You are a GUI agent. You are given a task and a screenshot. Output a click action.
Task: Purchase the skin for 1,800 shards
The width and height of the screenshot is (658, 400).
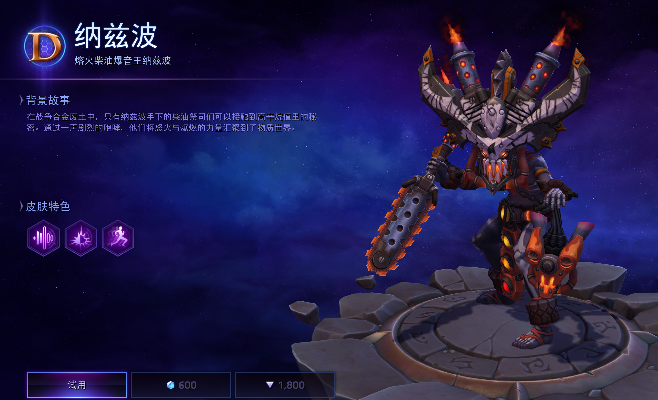[x=284, y=385]
